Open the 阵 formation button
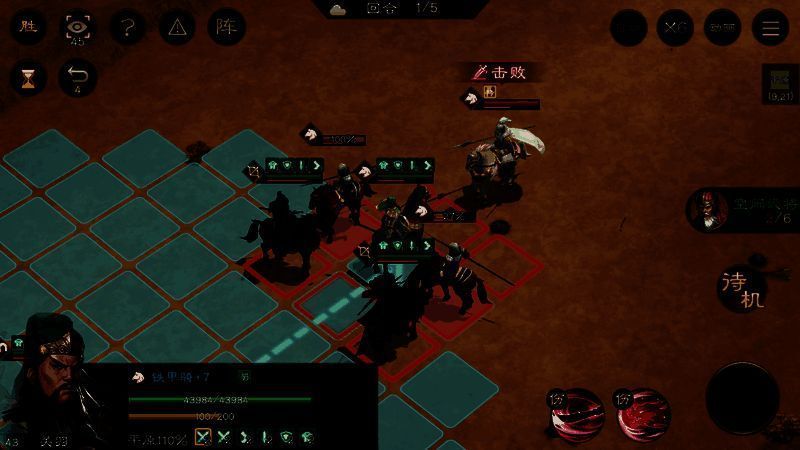Image resolution: width=800 pixels, height=450 pixels. [227, 27]
